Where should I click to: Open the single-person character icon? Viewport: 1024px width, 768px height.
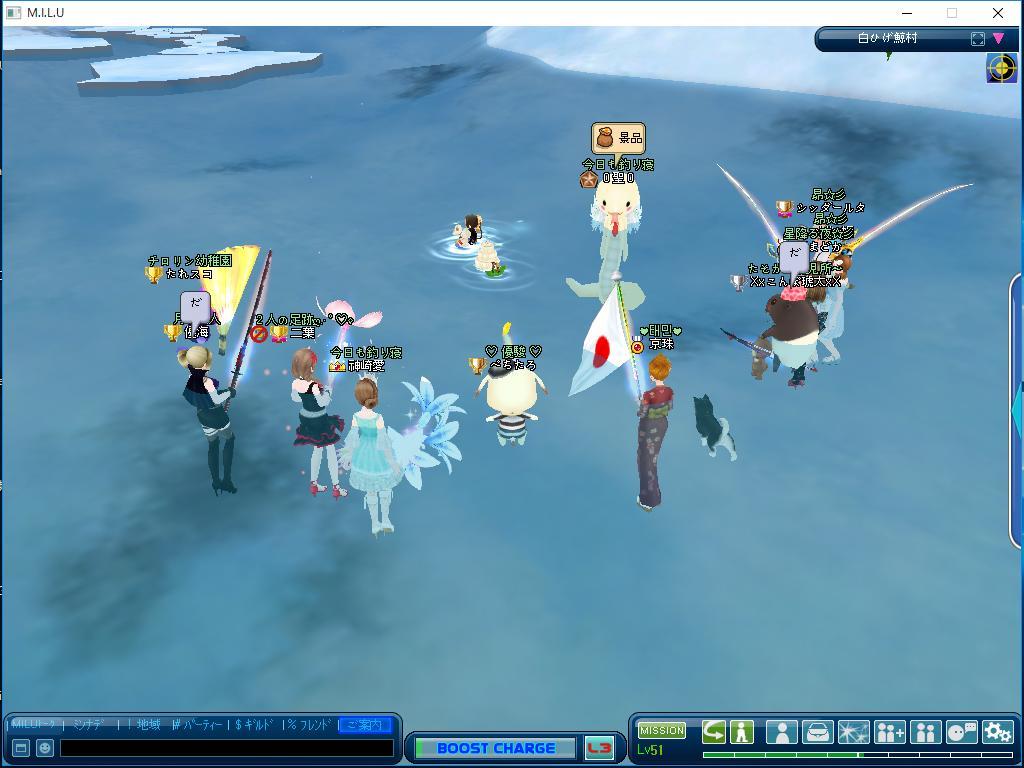click(781, 732)
